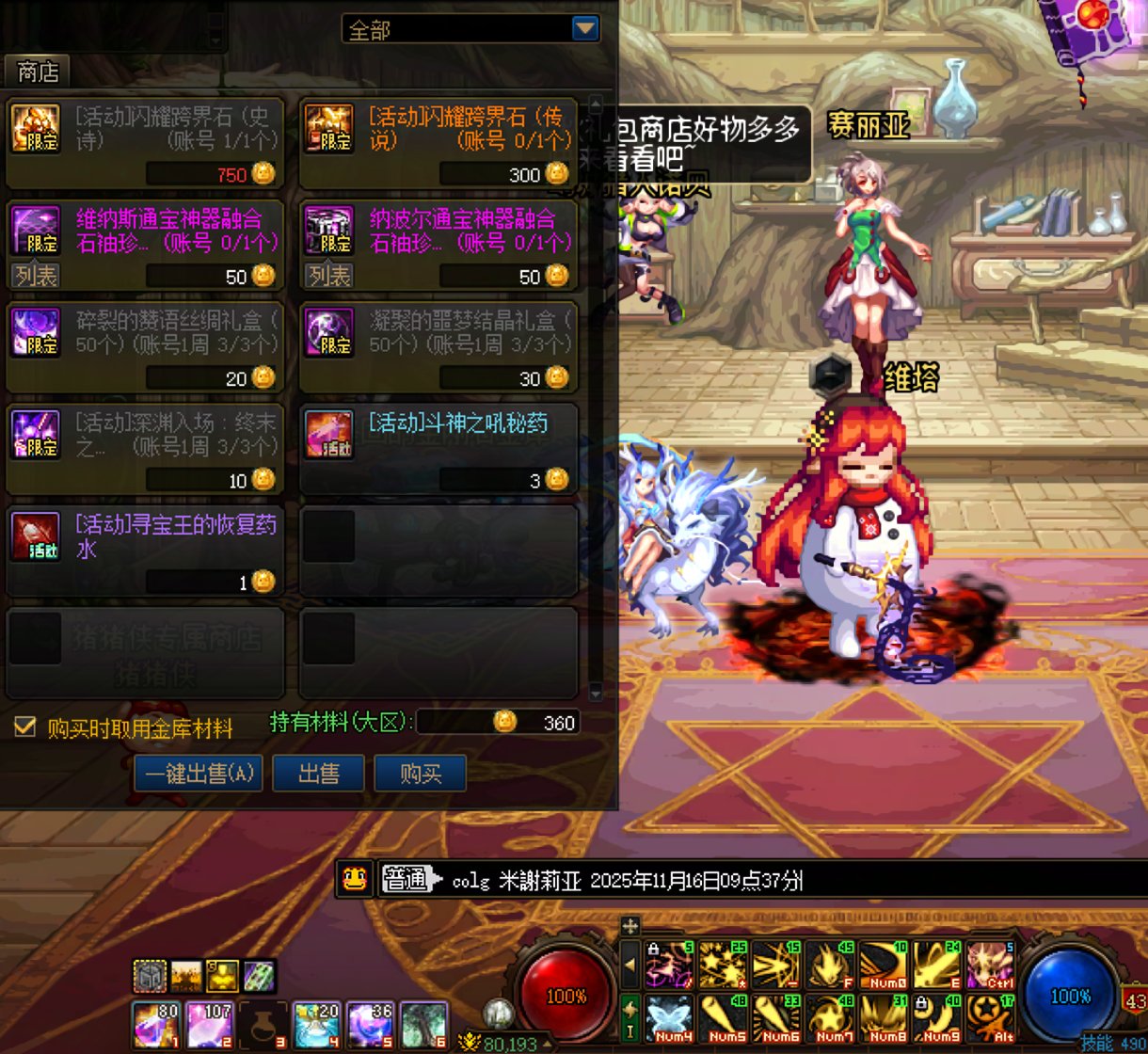Select the 闪耀跨界石 (史诗) item priced 750
The width and height of the screenshot is (1148, 1054).
(x=145, y=142)
